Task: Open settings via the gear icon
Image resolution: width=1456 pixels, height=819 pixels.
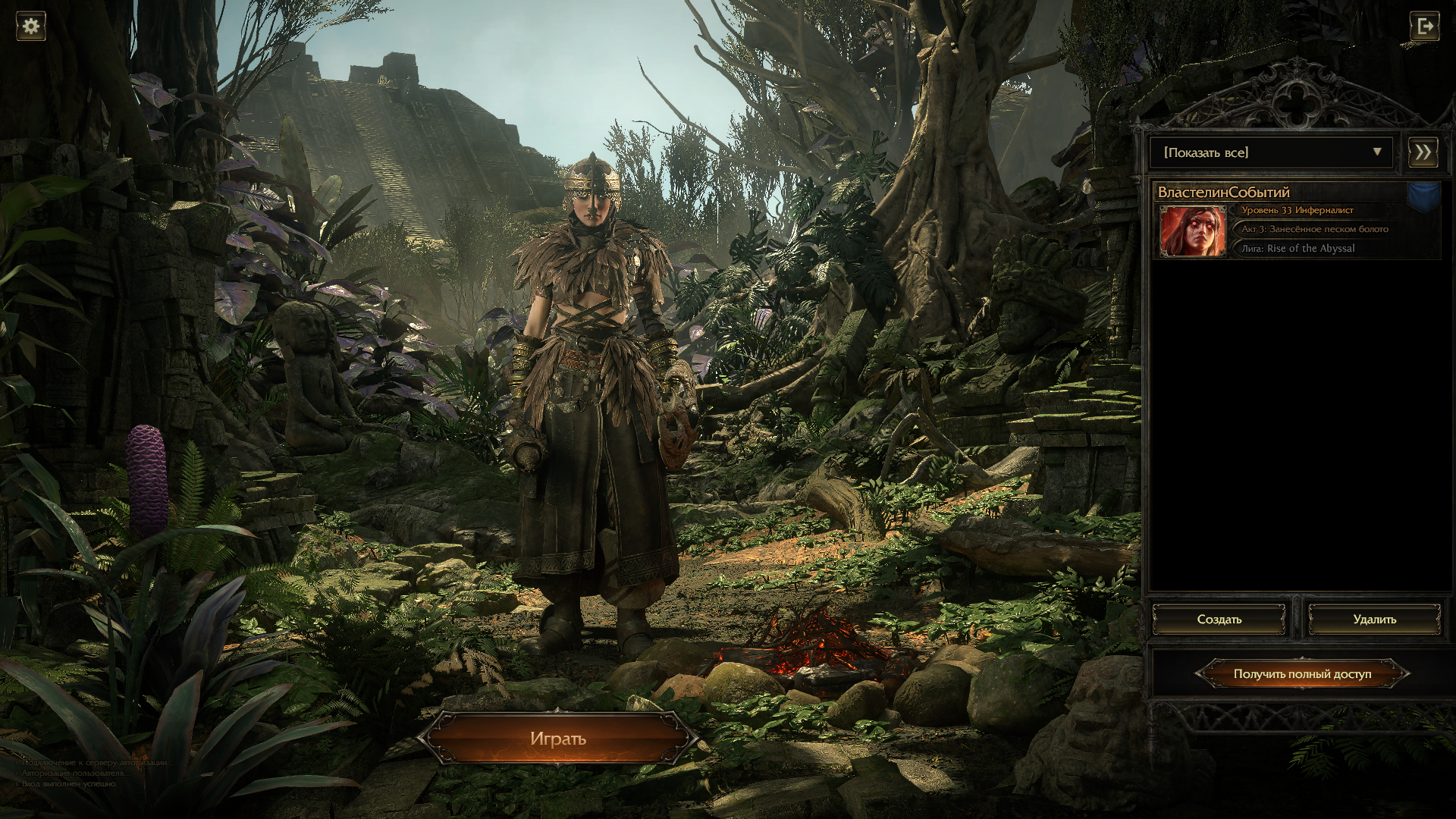Action: (31, 27)
